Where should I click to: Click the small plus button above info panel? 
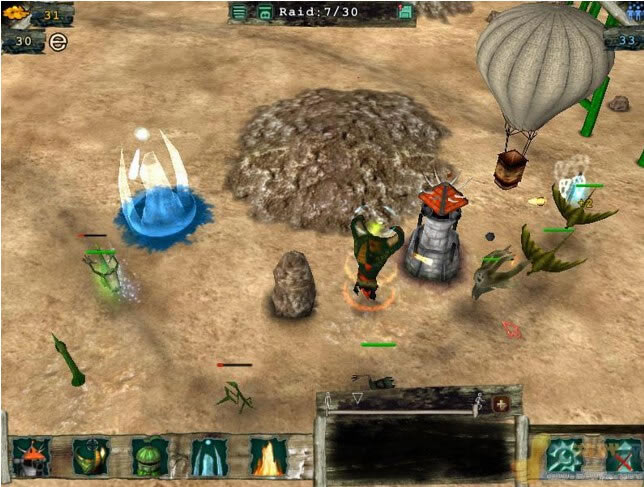(502, 402)
